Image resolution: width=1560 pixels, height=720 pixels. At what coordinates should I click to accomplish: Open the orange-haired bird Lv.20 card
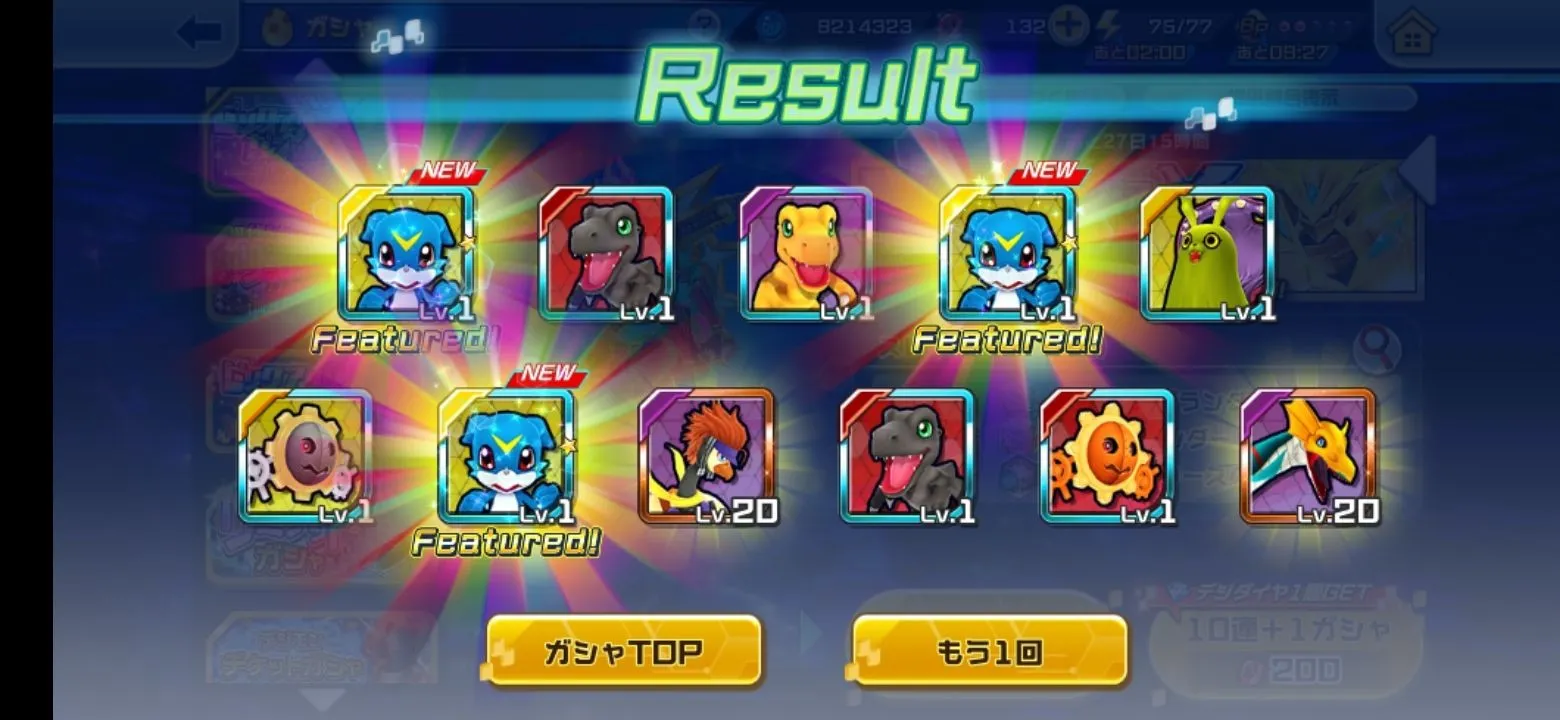(706, 456)
